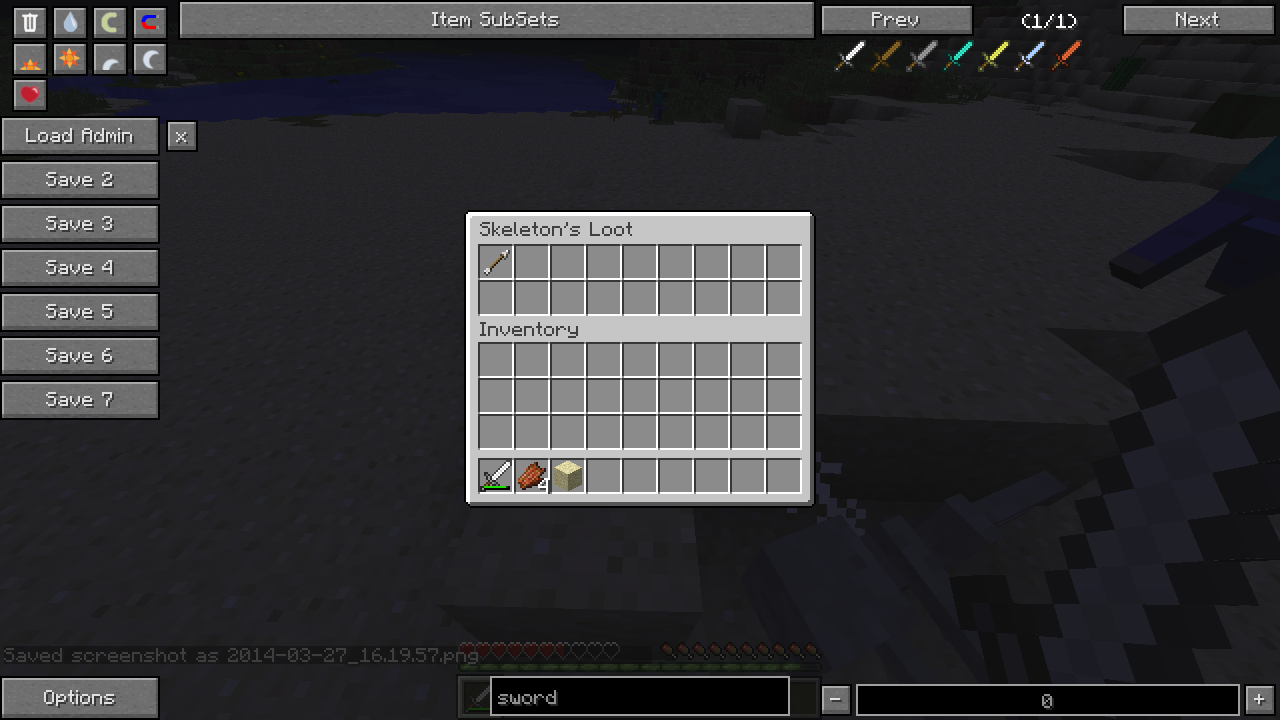
Task: Open the Options menu
Action: point(79,698)
